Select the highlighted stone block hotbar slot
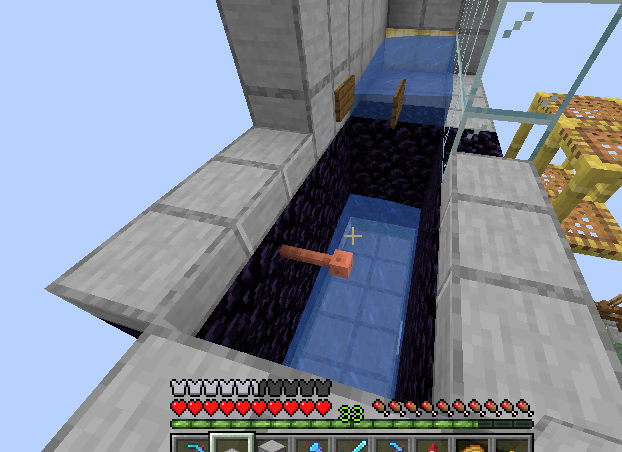Image resolution: width=622 pixels, height=452 pixels. coord(230,445)
